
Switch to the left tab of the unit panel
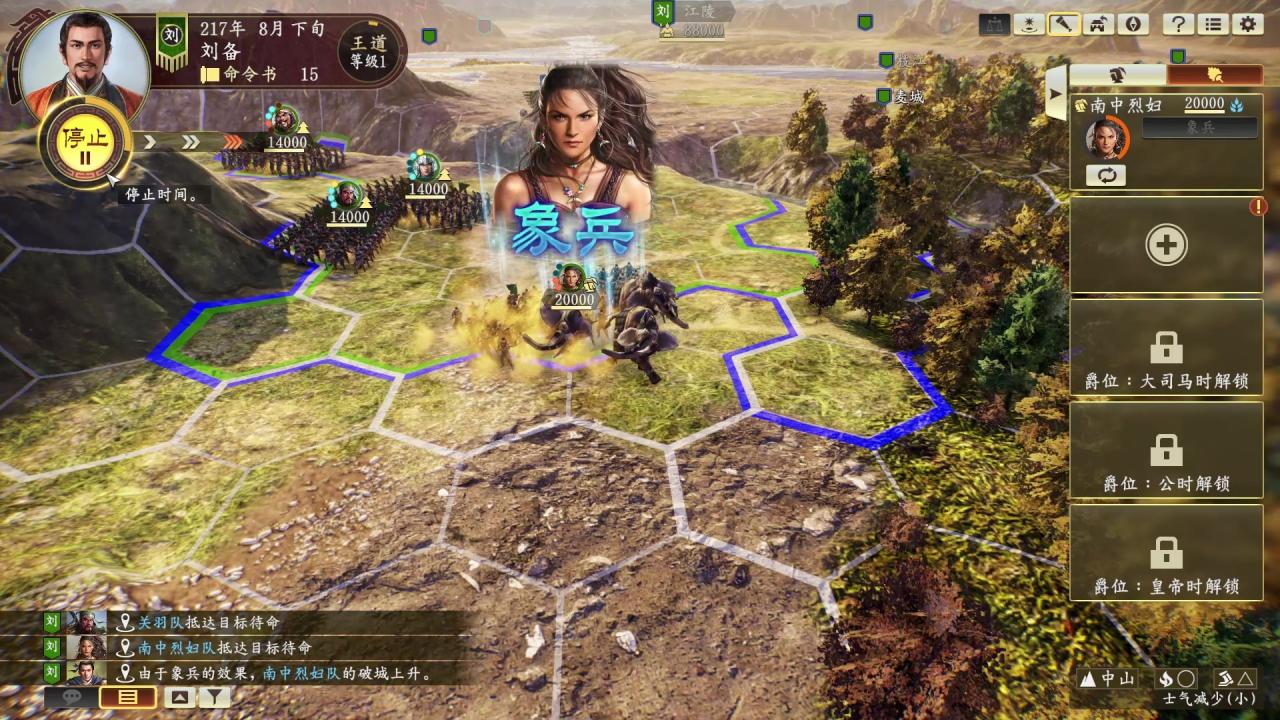(1116, 74)
